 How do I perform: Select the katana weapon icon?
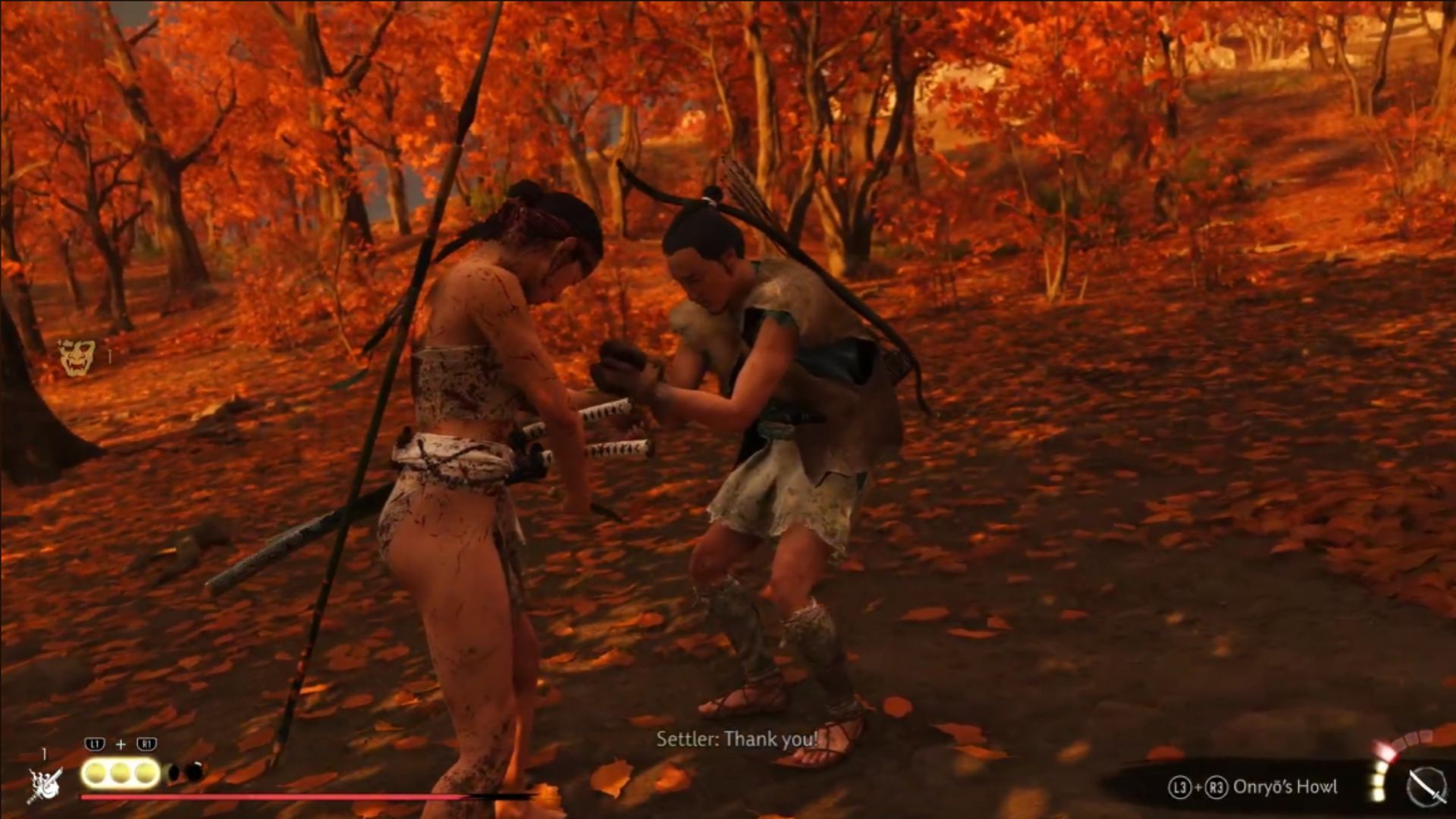pos(1426,786)
